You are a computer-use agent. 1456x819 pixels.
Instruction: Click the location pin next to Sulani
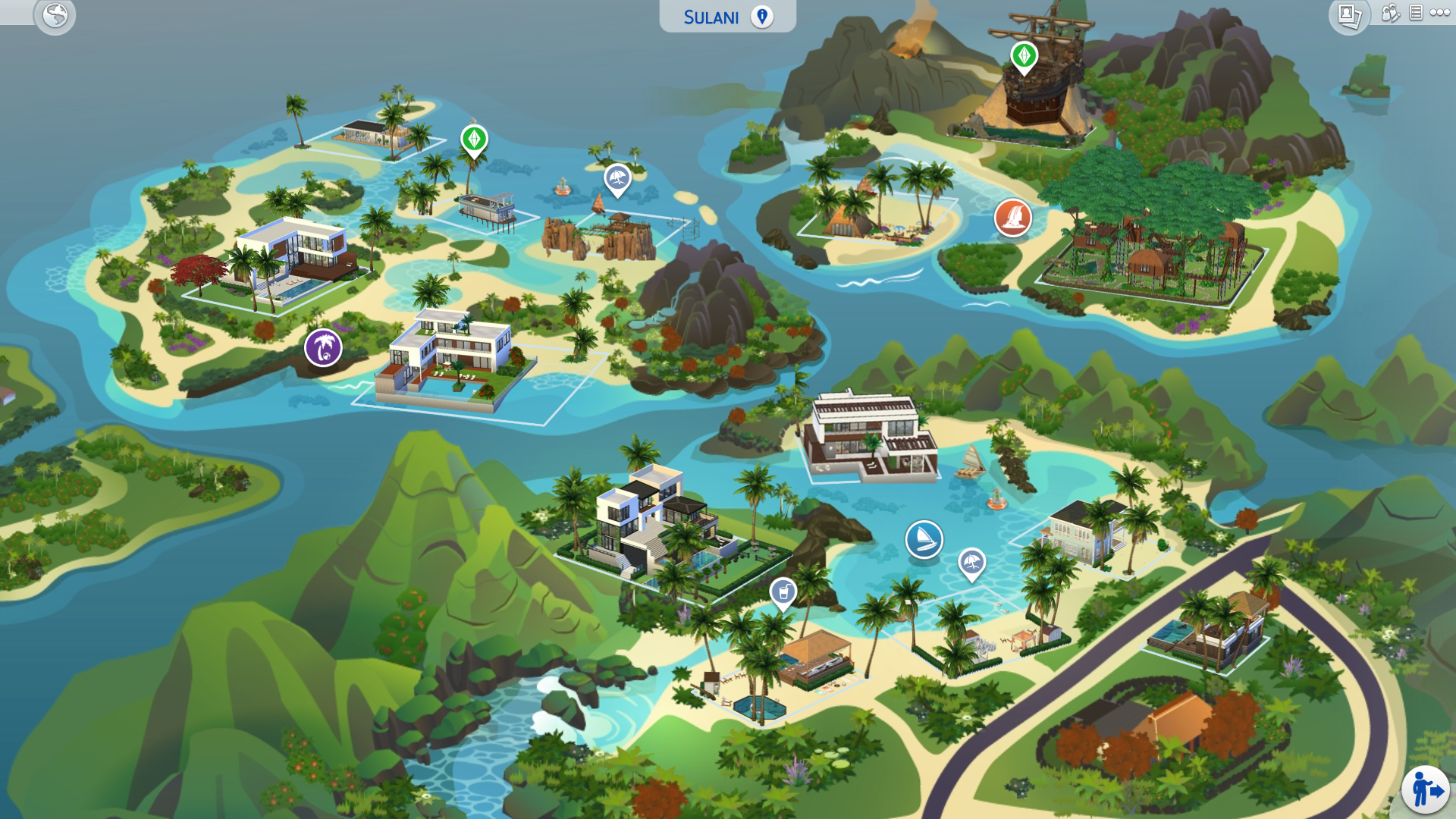point(761,16)
